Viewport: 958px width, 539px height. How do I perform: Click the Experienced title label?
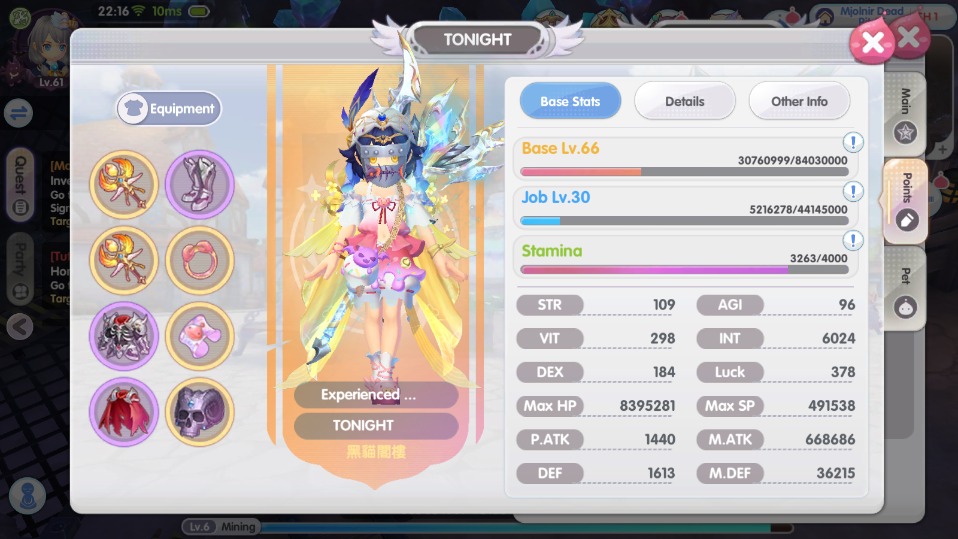coord(375,395)
